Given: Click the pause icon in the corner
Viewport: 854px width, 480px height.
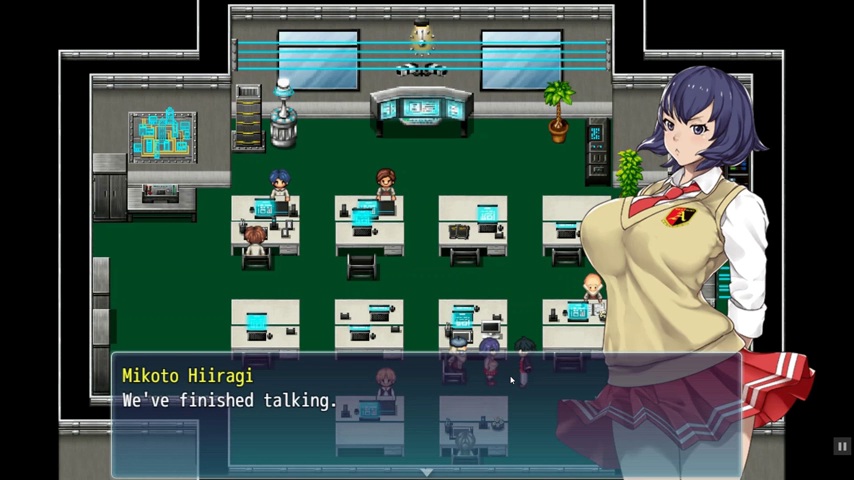Looking at the screenshot, I should tap(842, 447).
